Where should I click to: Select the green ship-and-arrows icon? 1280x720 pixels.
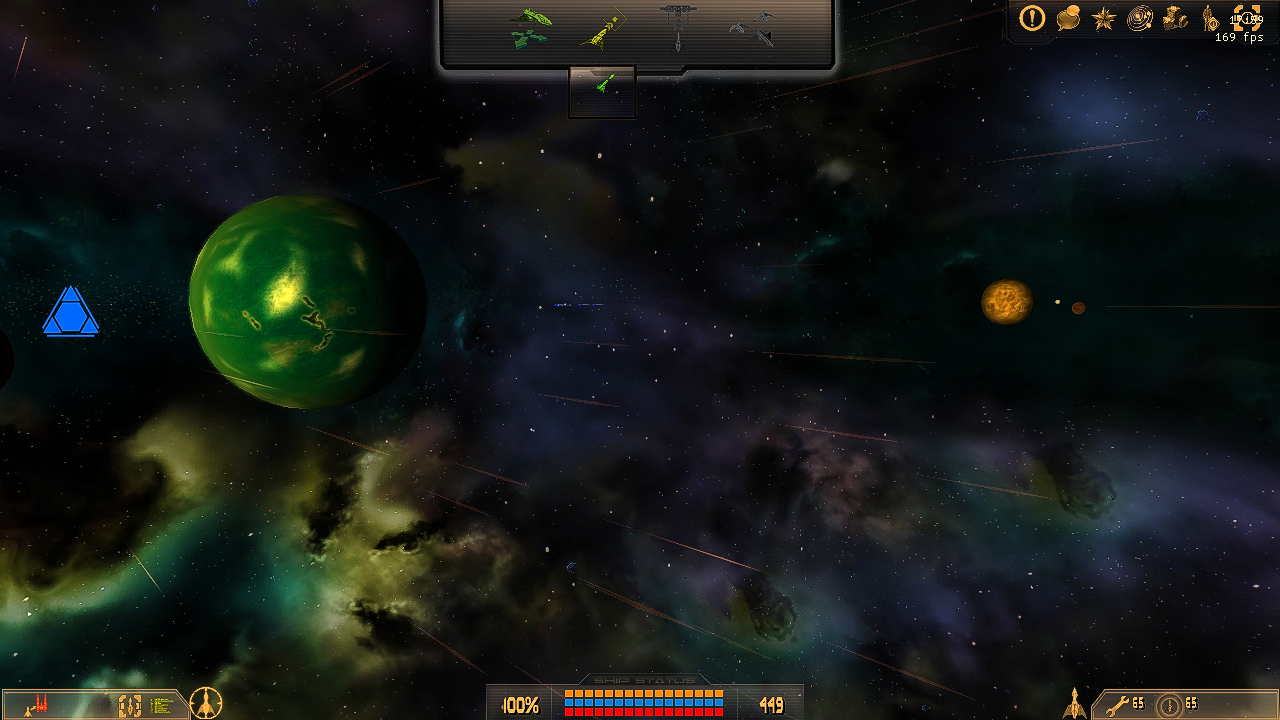coord(530,28)
